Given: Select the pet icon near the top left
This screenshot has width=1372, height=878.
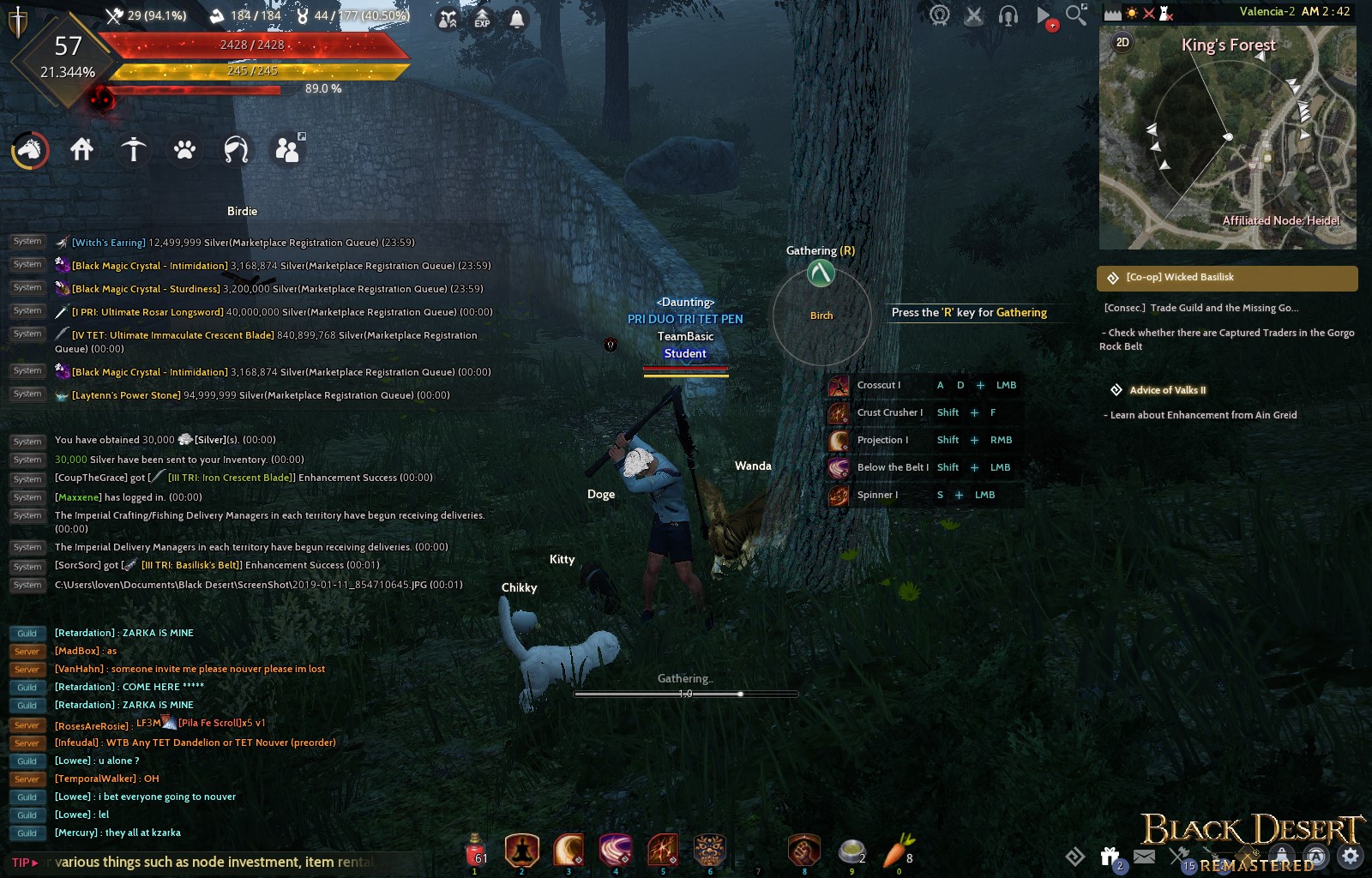Looking at the screenshot, I should click(x=184, y=149).
